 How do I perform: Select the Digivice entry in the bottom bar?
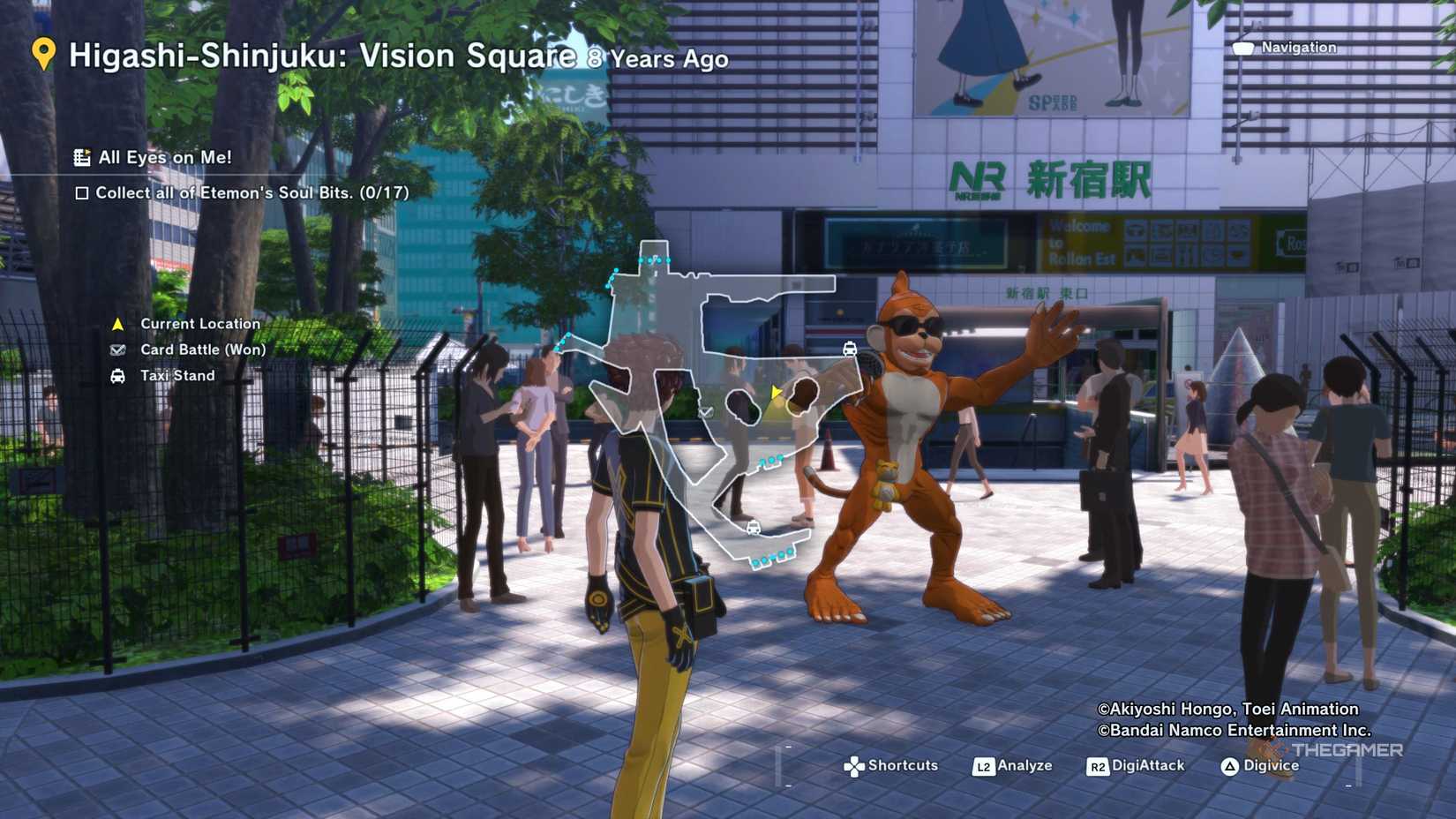[x=1271, y=766]
